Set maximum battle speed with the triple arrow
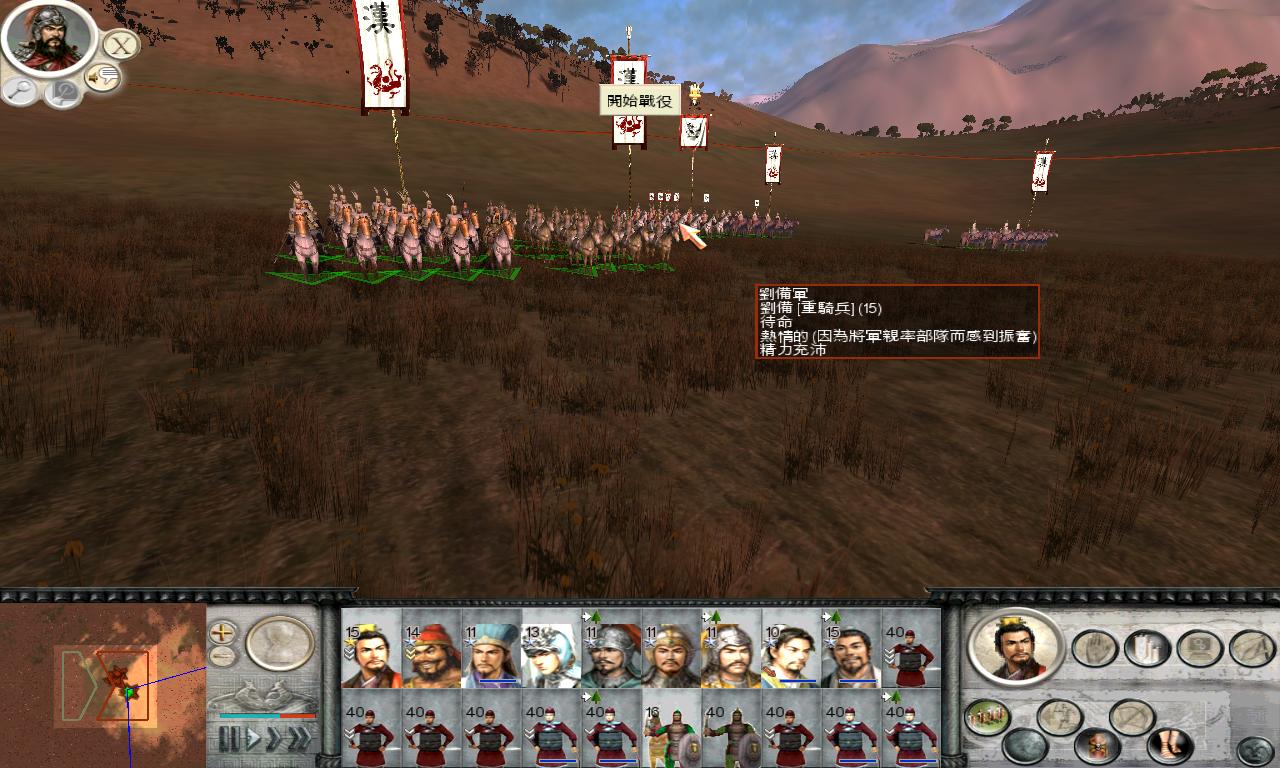This screenshot has height=768, width=1280. [300, 737]
